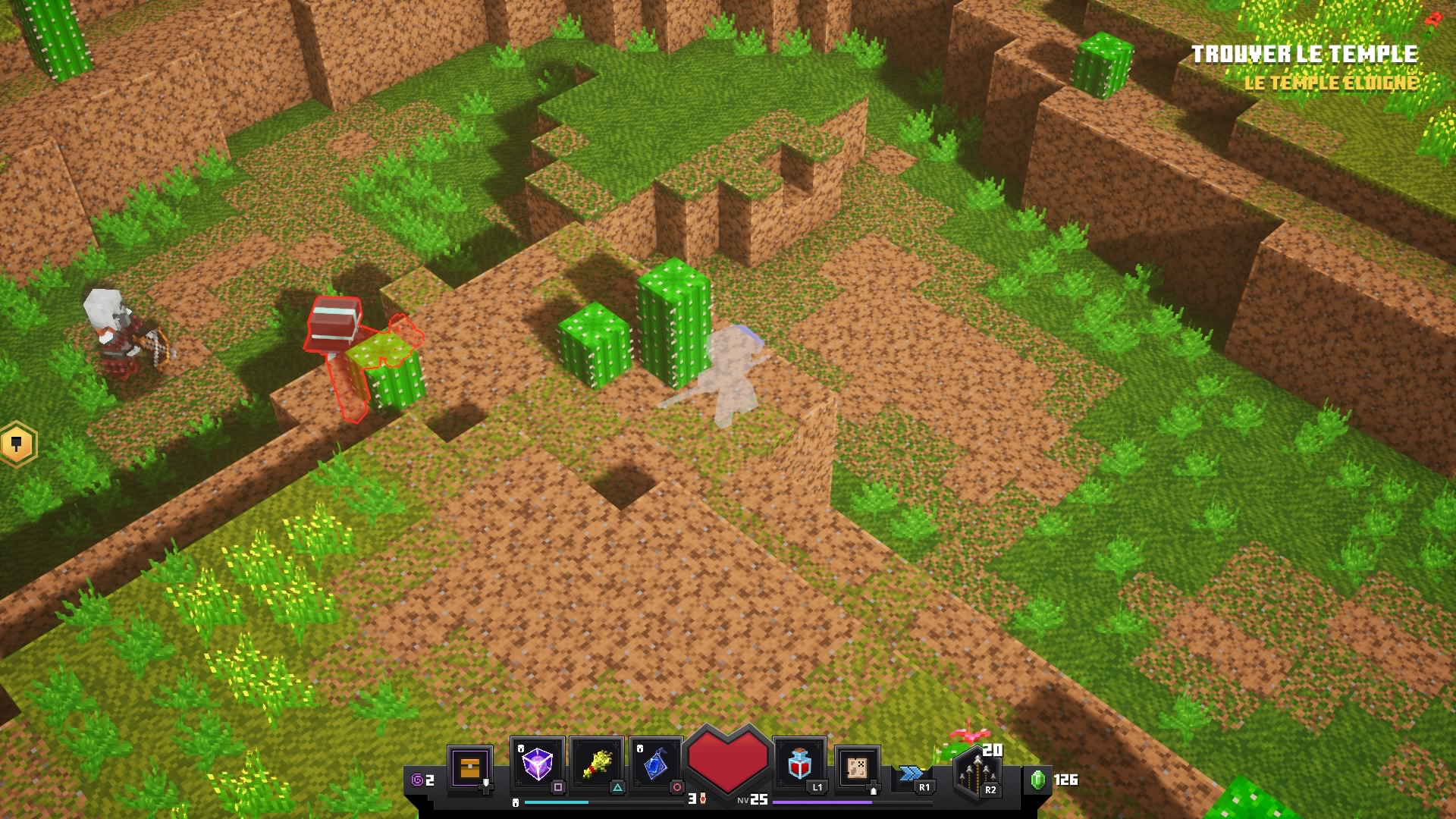Viewport: 1456px width, 819px height.
Task: Click the Trouver le Temple objective tracker
Action: pyautogui.click(x=1304, y=55)
